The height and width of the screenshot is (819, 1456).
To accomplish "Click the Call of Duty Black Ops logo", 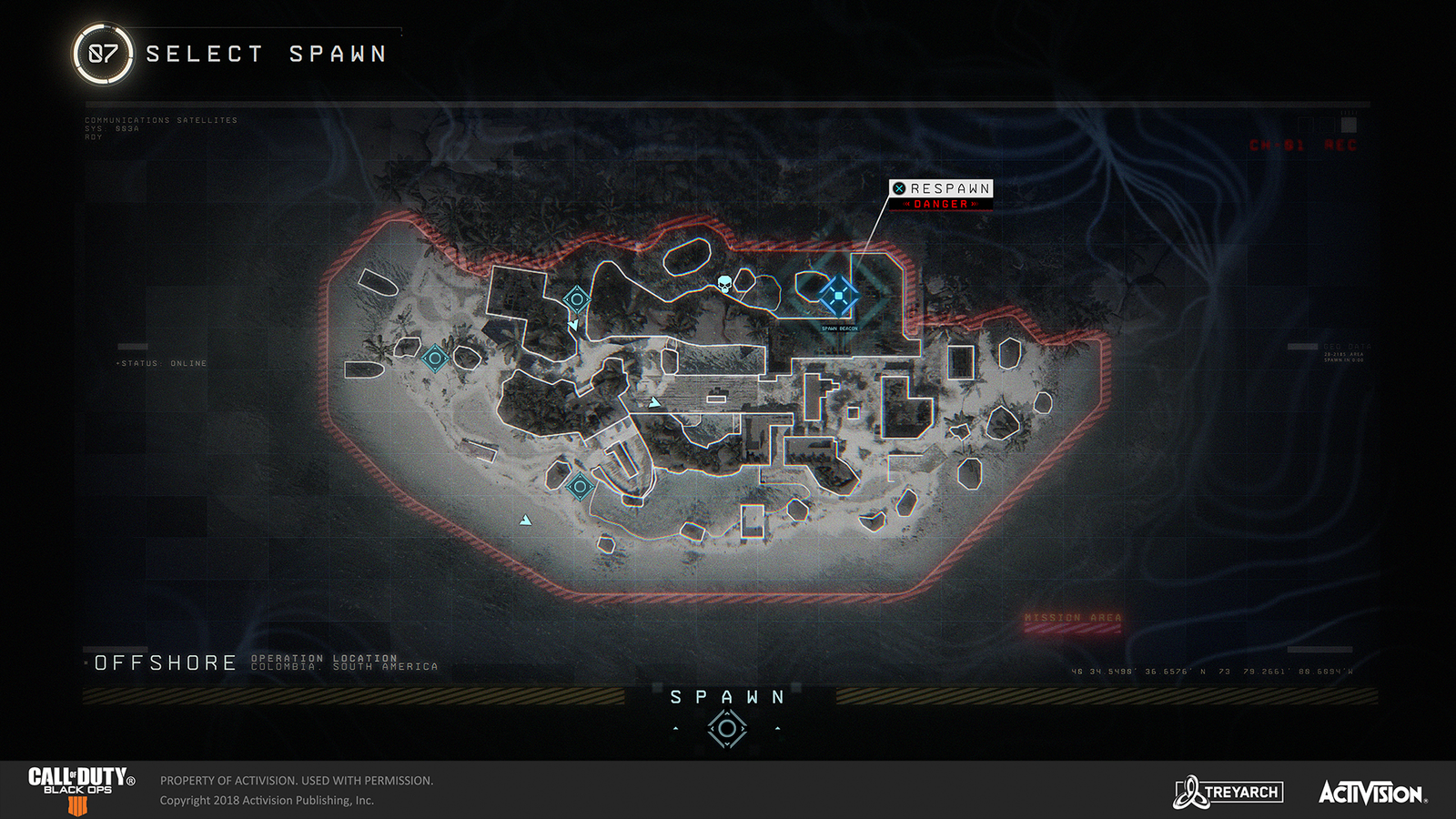I will pos(80,791).
